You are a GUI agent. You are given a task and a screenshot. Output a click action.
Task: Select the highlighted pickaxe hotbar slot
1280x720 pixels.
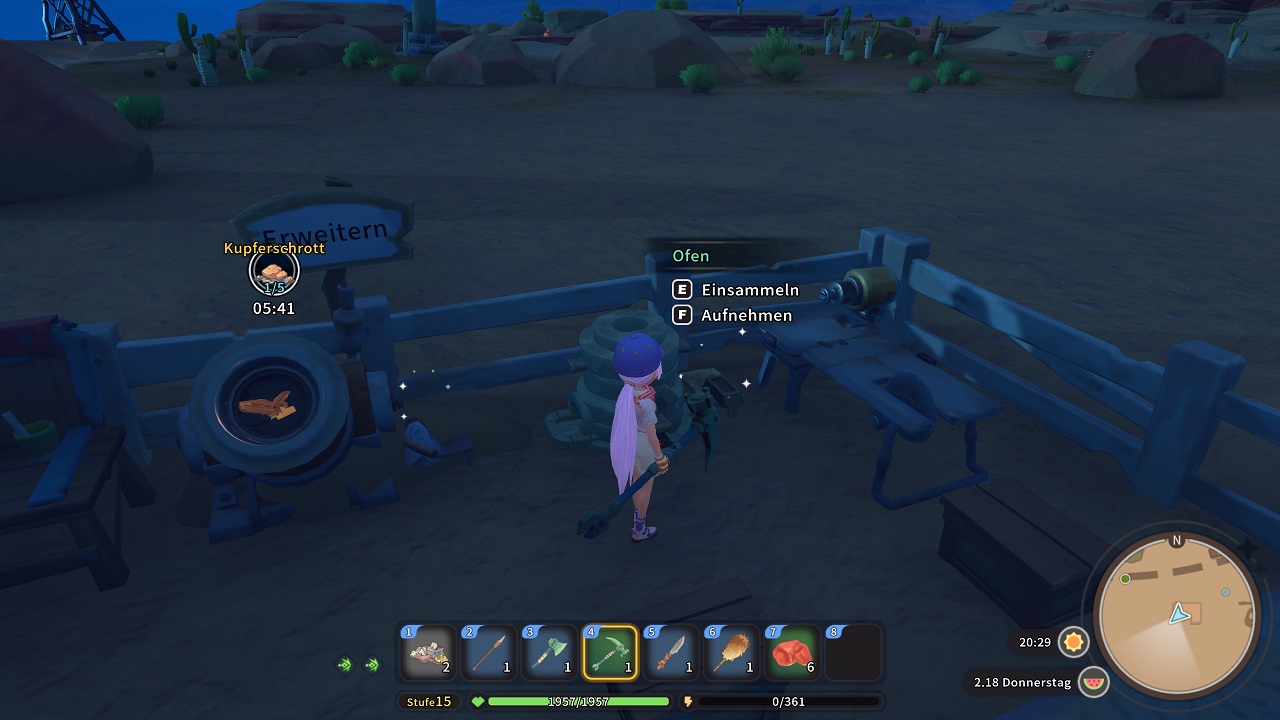tap(609, 653)
